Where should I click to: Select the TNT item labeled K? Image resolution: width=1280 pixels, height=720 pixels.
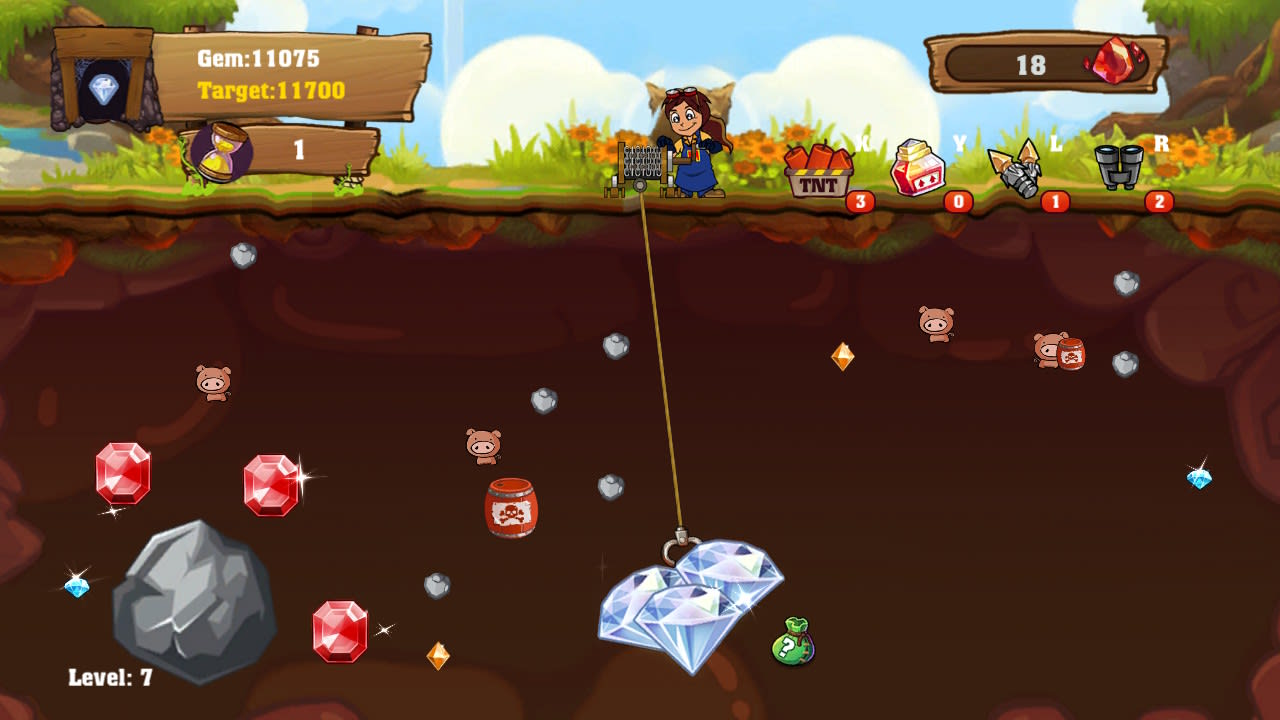[x=821, y=170]
